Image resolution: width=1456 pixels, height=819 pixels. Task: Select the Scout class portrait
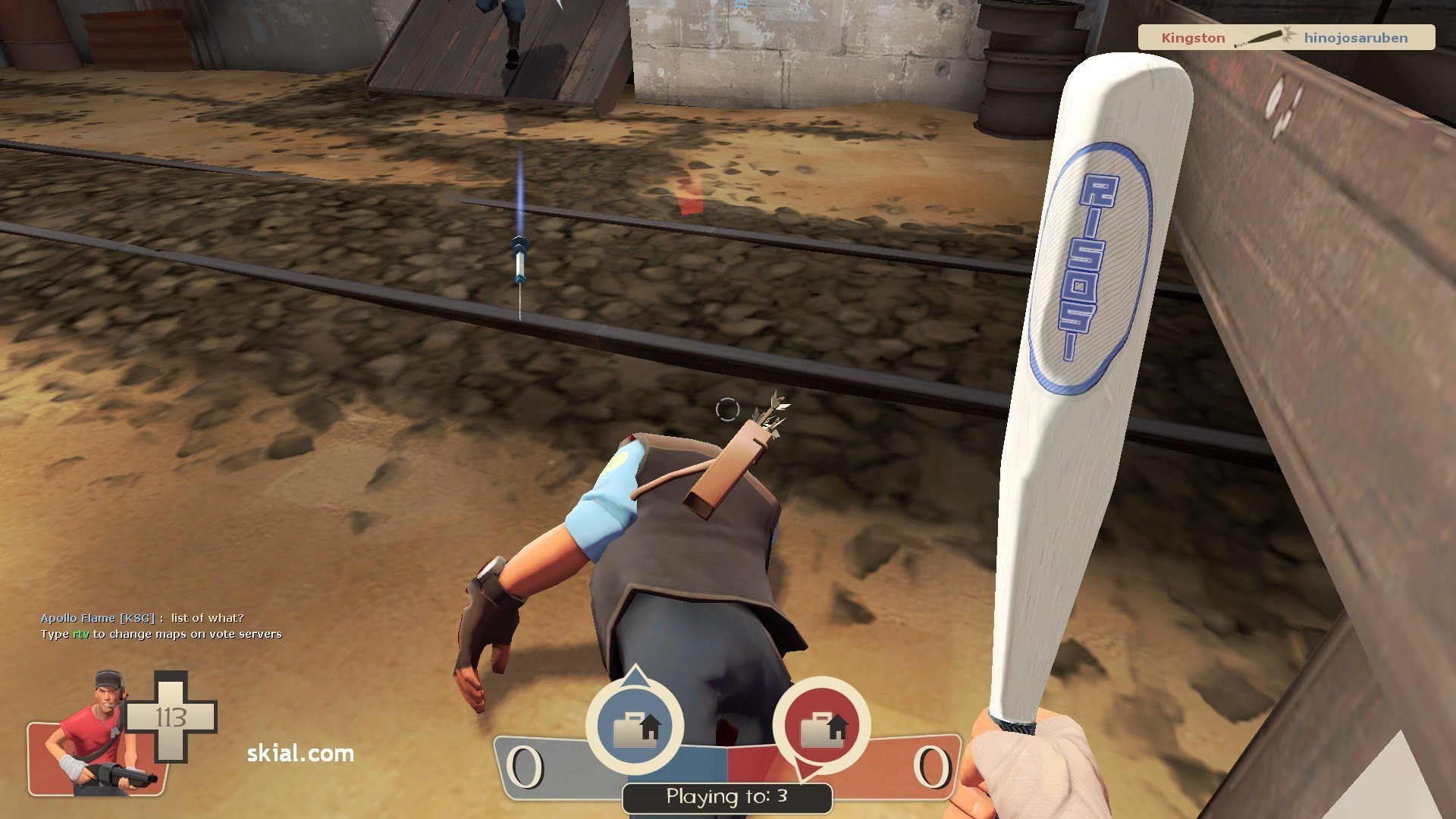pyautogui.click(x=99, y=736)
